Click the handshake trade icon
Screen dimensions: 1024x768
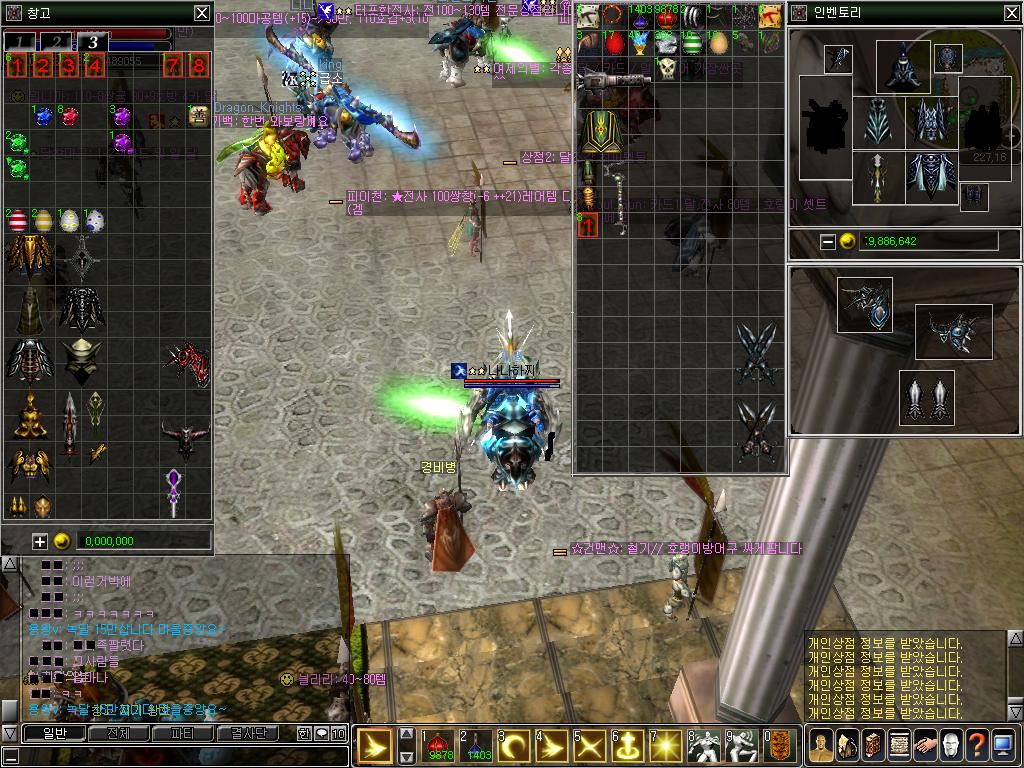click(924, 745)
